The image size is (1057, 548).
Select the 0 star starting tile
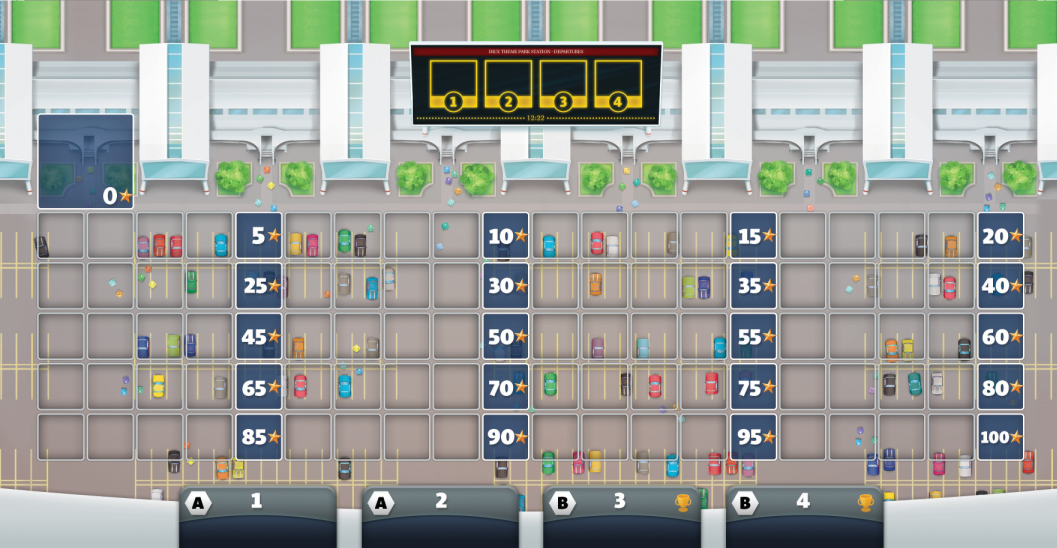point(86,161)
